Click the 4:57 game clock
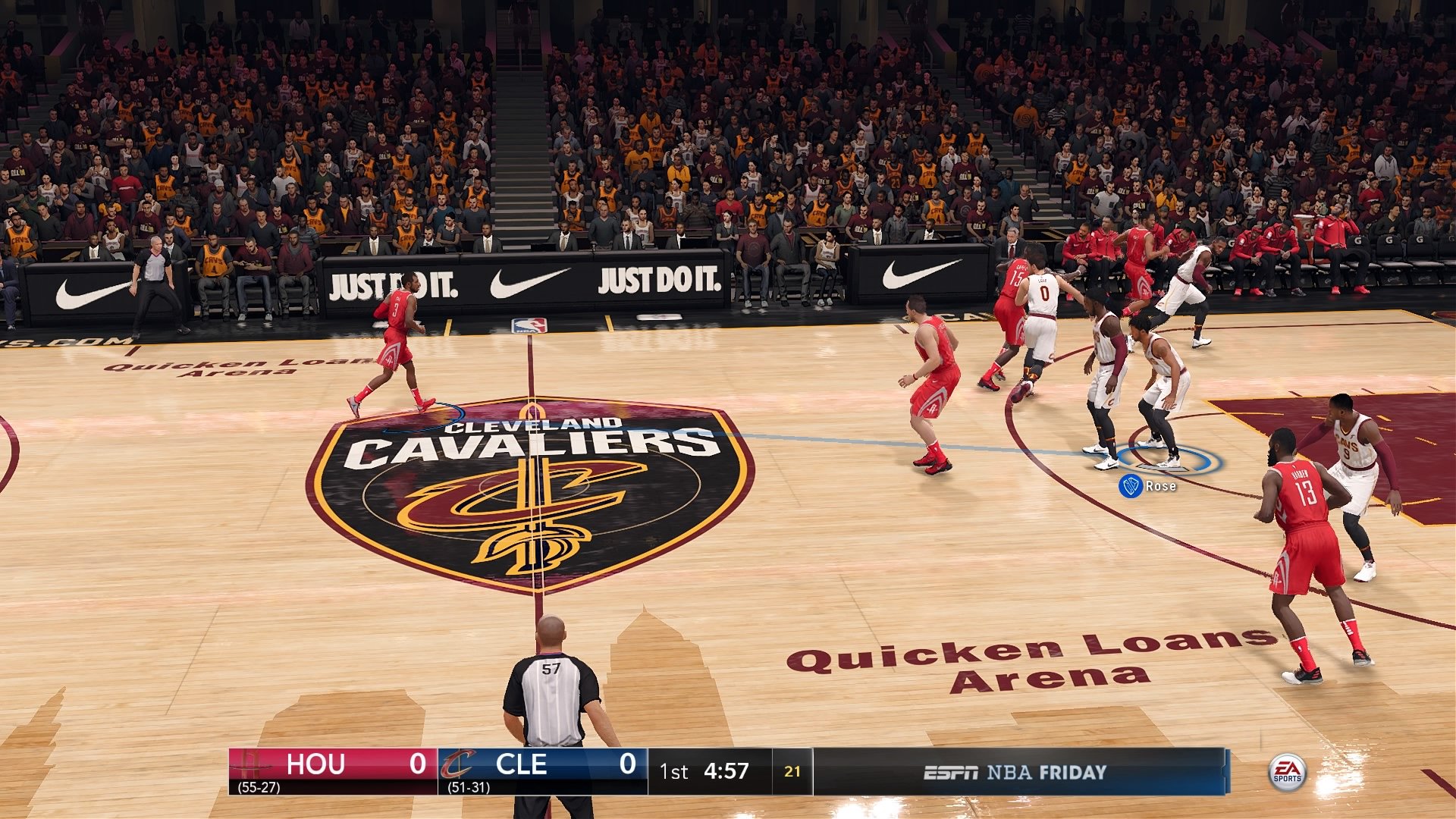 click(x=726, y=772)
